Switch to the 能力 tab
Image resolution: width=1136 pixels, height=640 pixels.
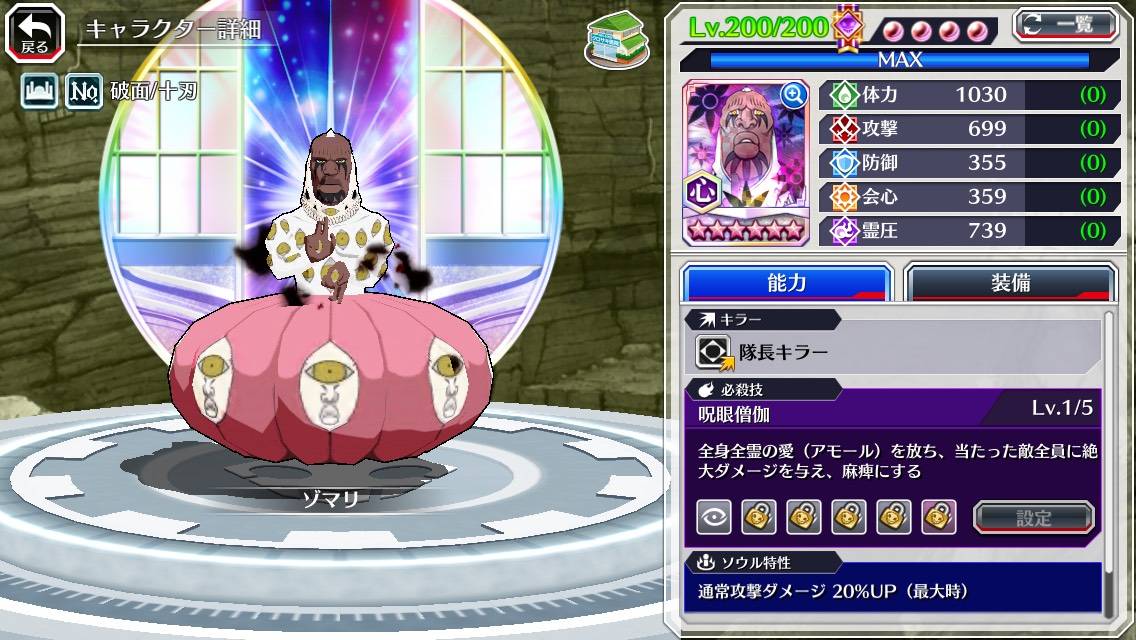tap(786, 283)
